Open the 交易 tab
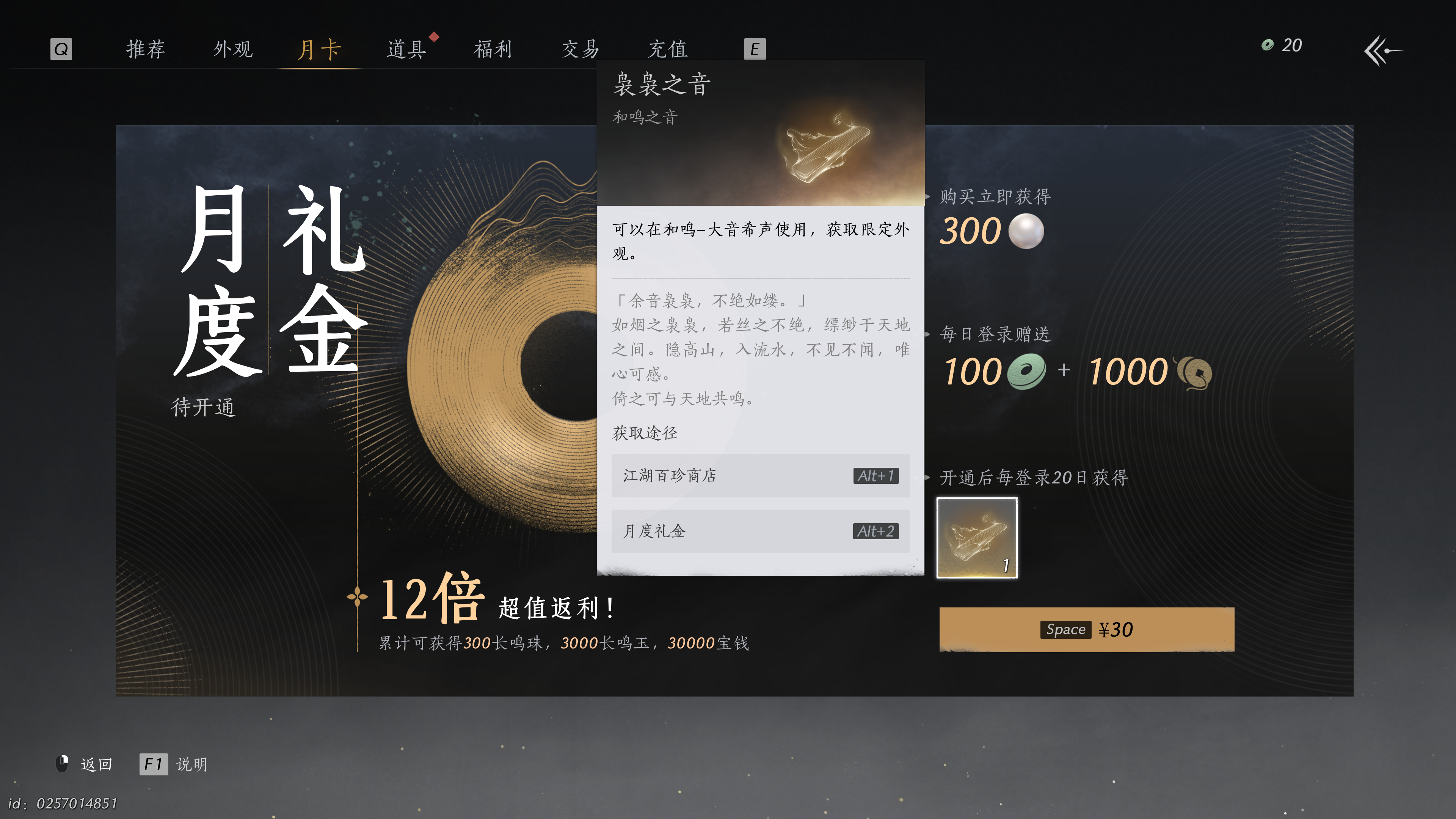Screen dimensions: 1456x819 (x=579, y=49)
